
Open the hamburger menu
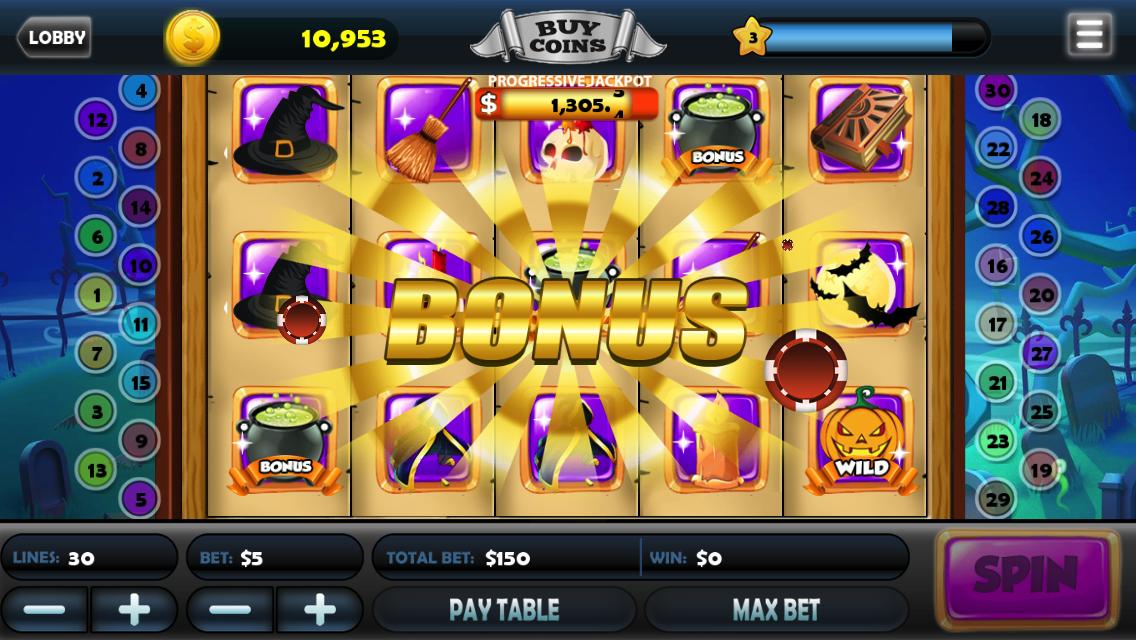(x=1089, y=36)
